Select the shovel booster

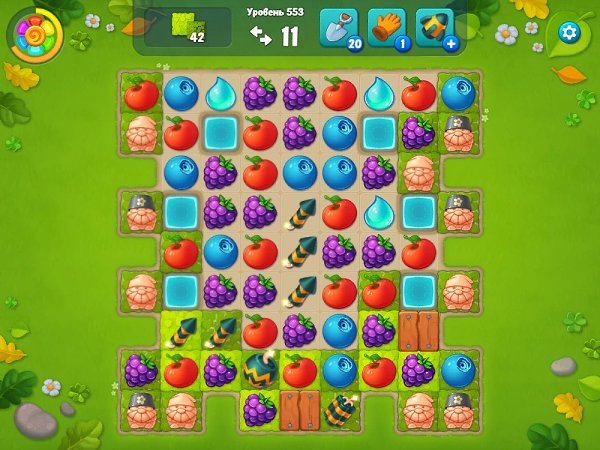click(338, 29)
